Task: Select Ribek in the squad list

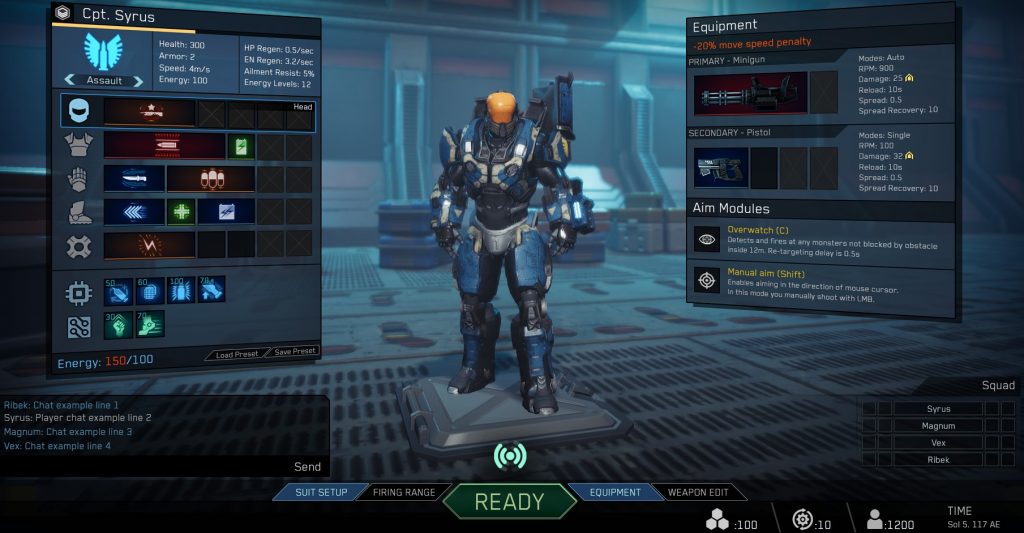Action: coord(938,460)
